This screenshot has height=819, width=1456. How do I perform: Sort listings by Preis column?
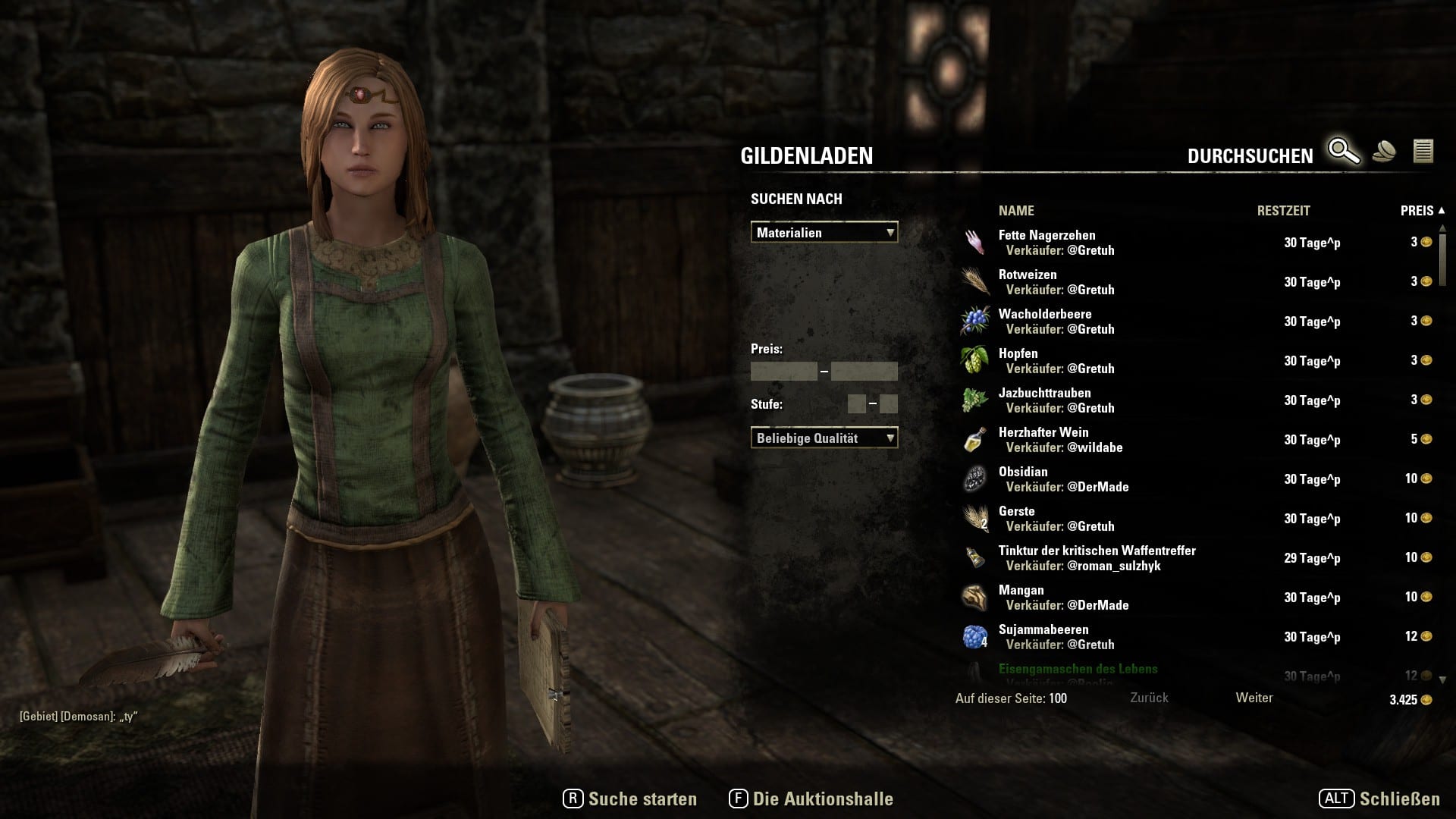(1417, 211)
